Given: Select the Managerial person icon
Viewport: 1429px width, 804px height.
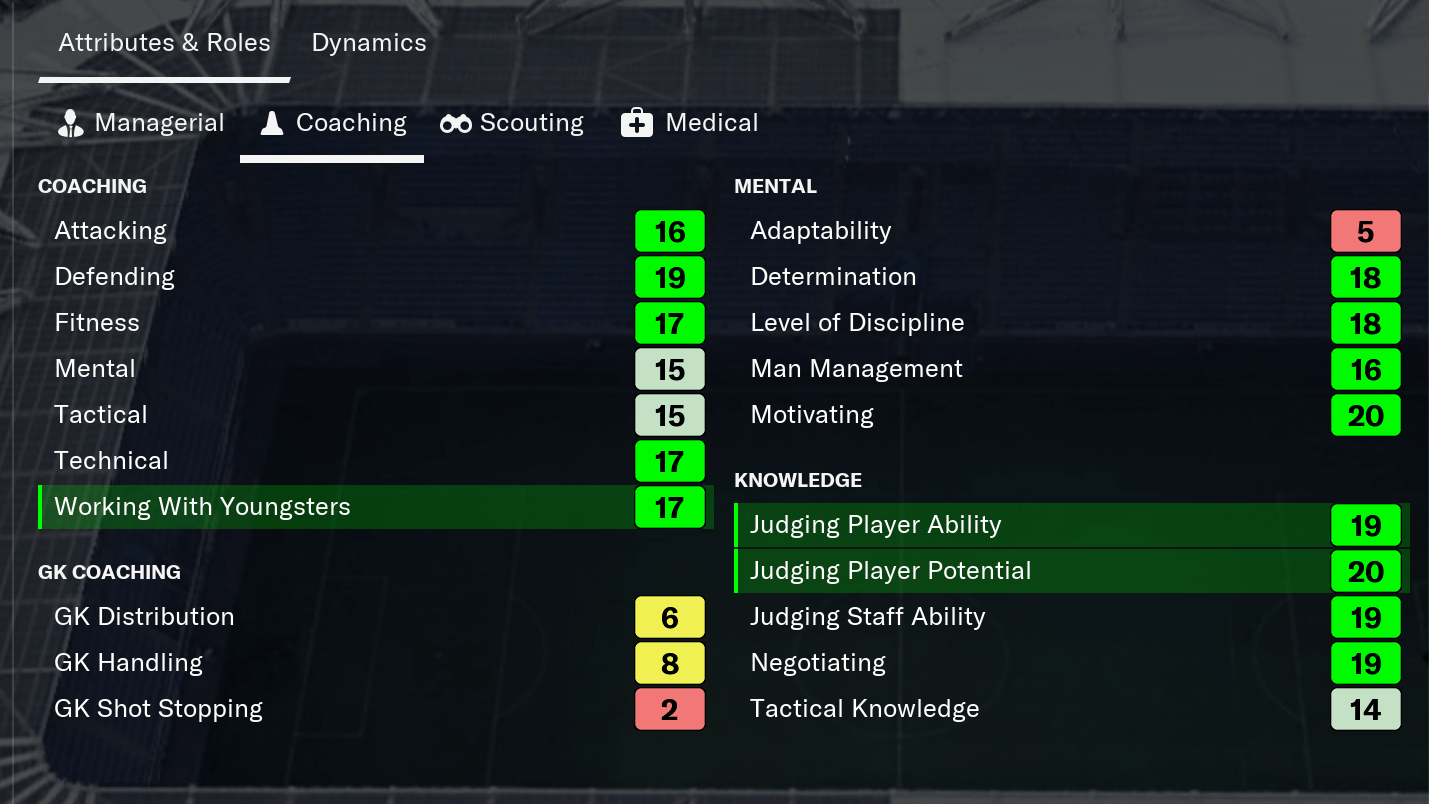Looking at the screenshot, I should point(69,122).
